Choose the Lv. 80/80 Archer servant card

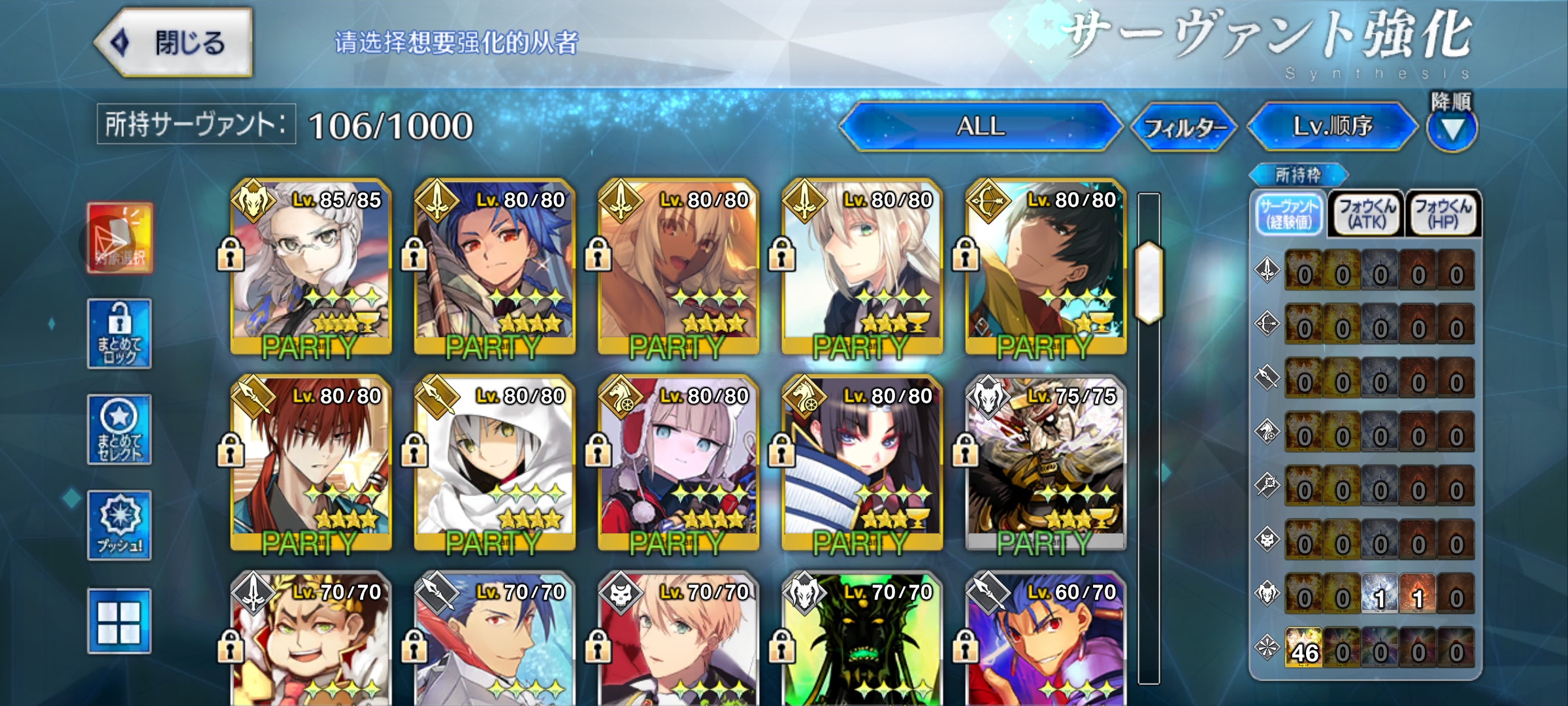pyautogui.click(x=1045, y=268)
